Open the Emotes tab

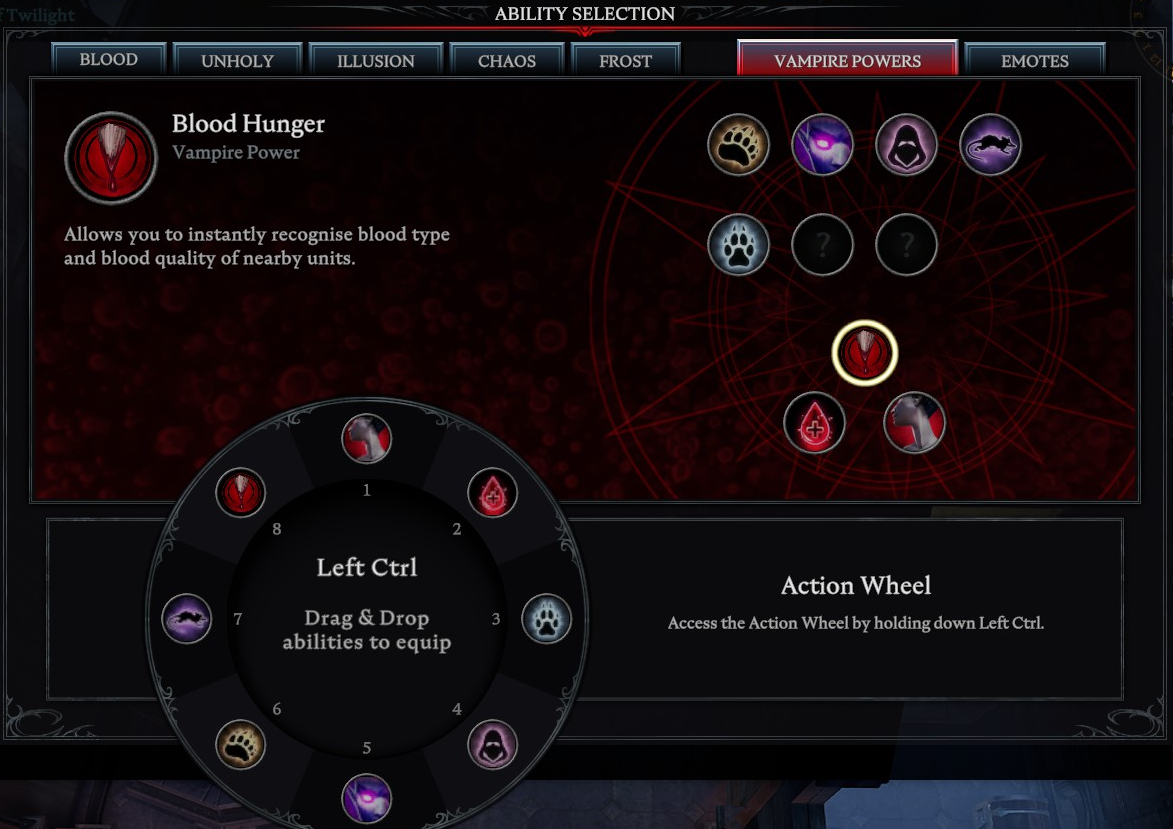[x=1034, y=61]
